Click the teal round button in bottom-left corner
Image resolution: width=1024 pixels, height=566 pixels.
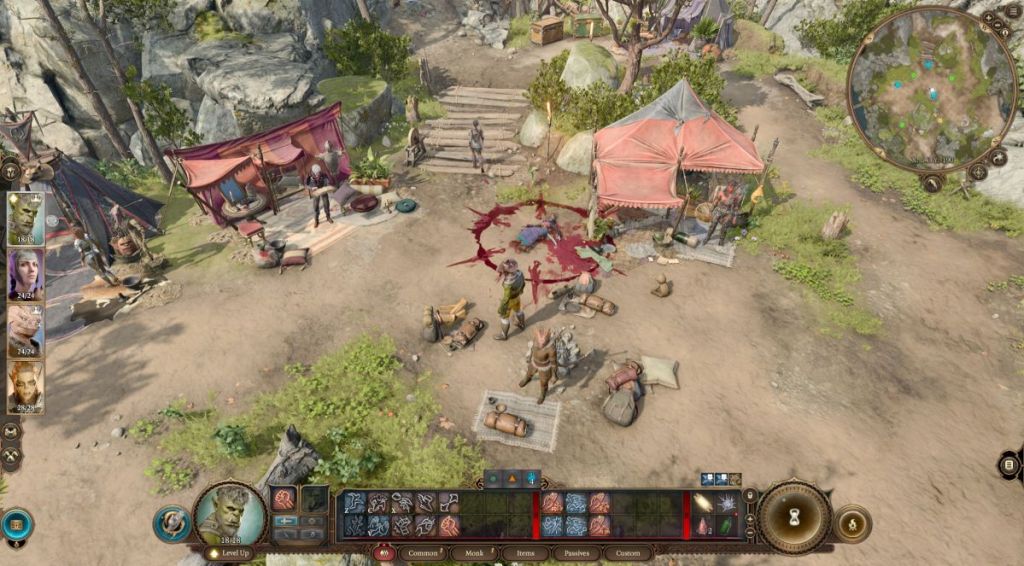(16, 523)
